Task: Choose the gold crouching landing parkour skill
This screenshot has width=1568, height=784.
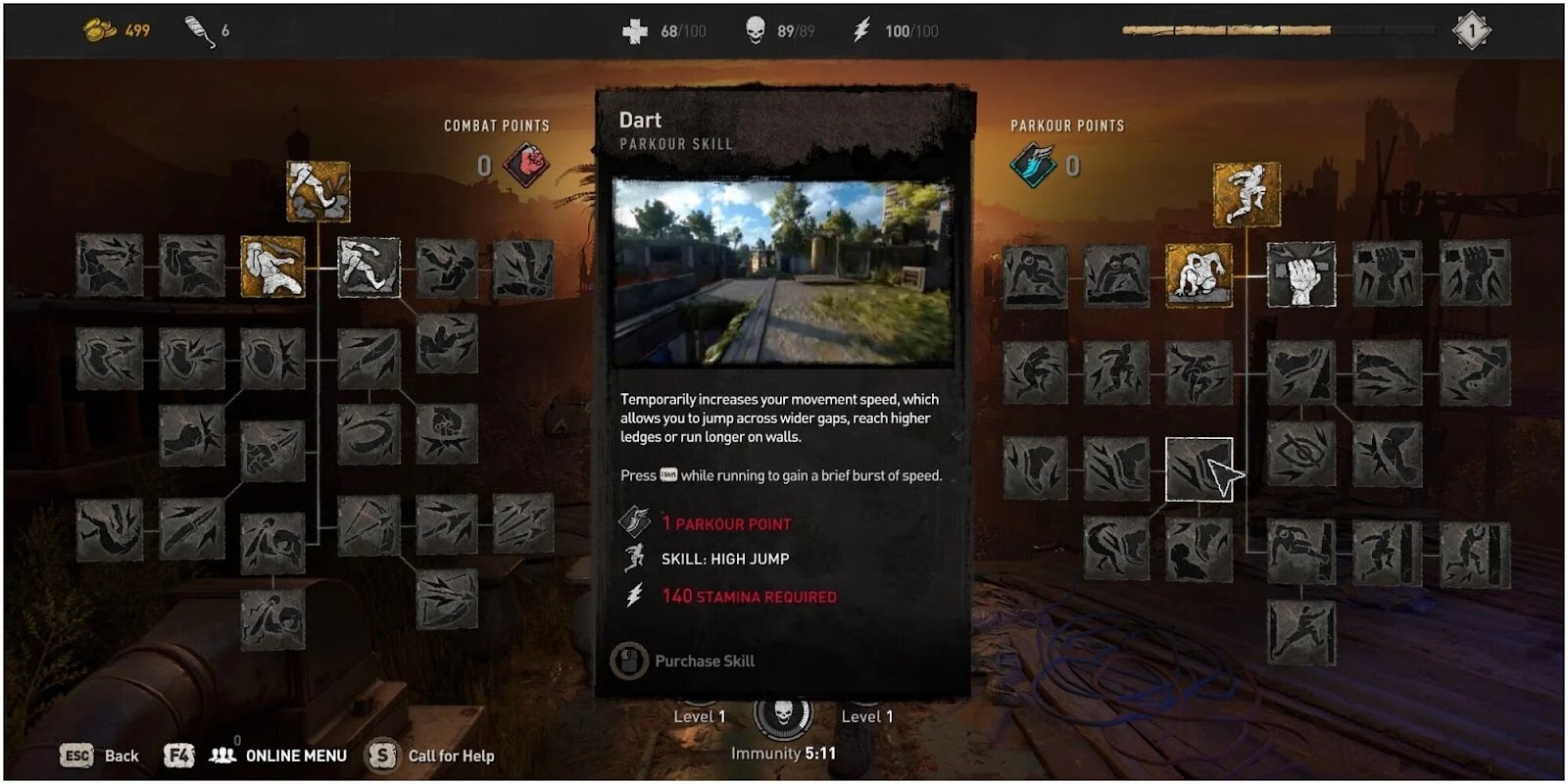Action: (1199, 274)
